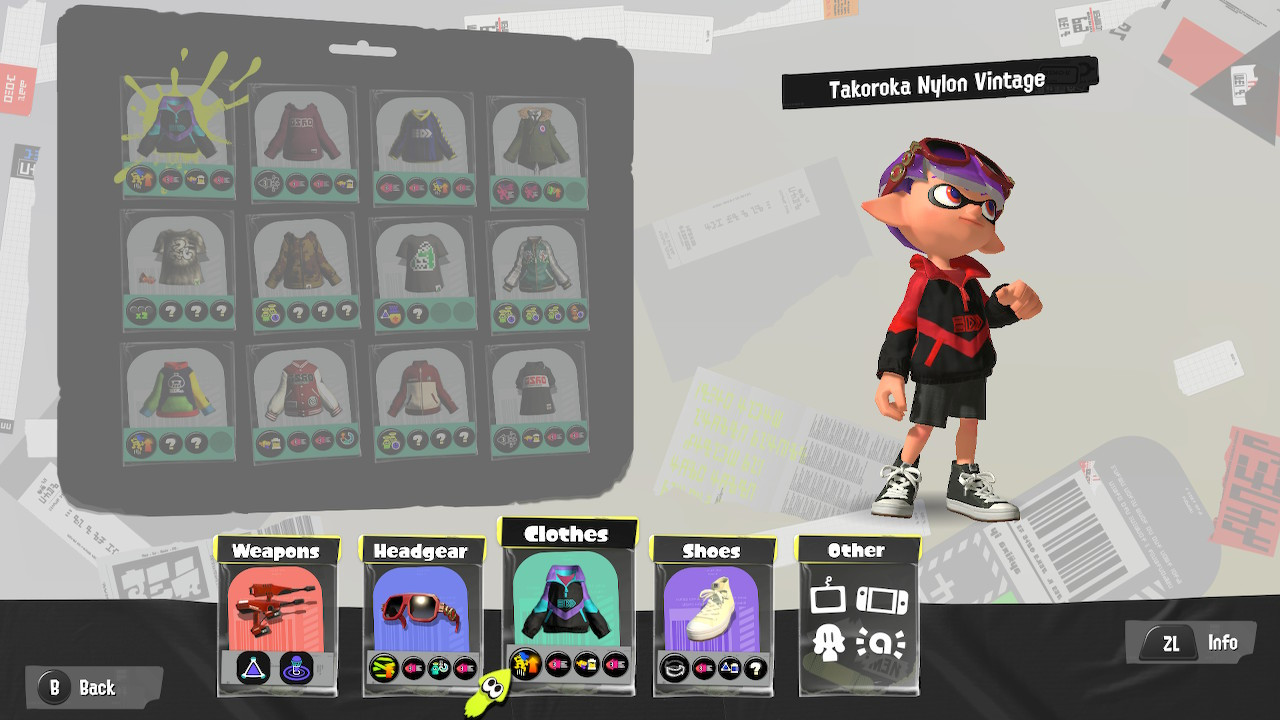Screen dimensions: 1280x720
Task: Select the Shoes category card
Action: [710, 600]
